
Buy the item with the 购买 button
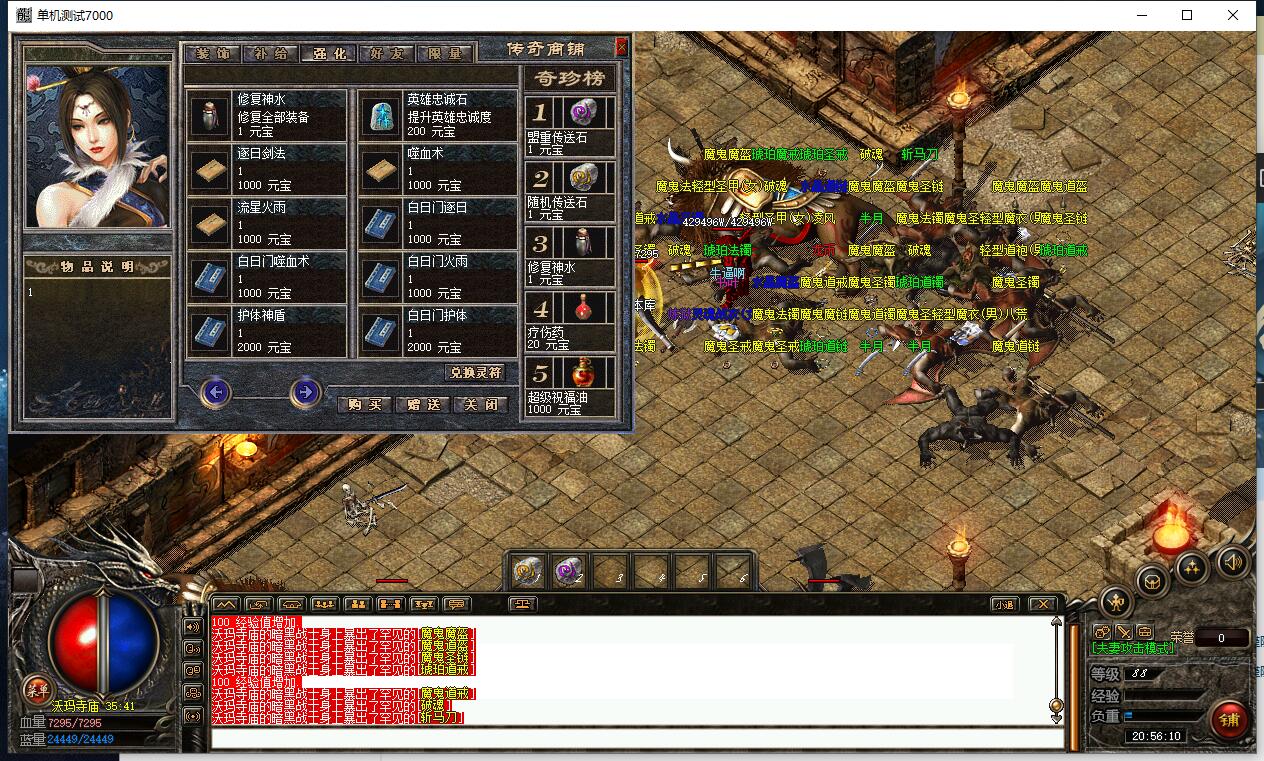pyautogui.click(x=364, y=405)
